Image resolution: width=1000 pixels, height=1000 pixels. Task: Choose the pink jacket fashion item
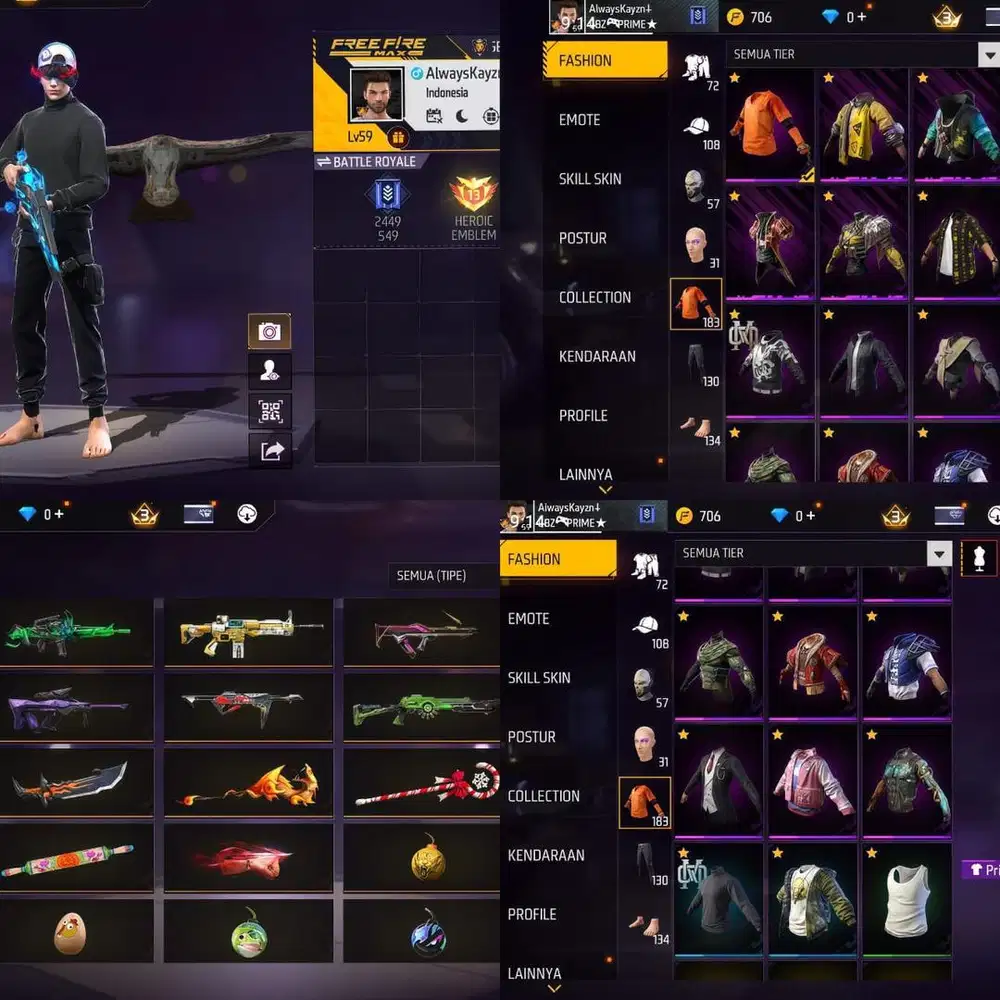point(813,781)
